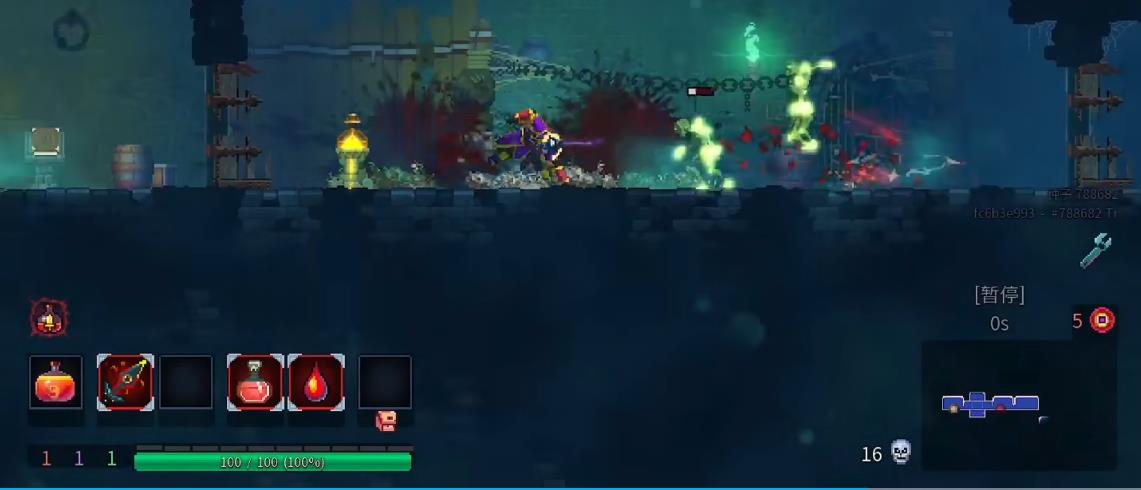Click the red and gold target icon
The image size is (1141, 490).
click(x=1102, y=320)
